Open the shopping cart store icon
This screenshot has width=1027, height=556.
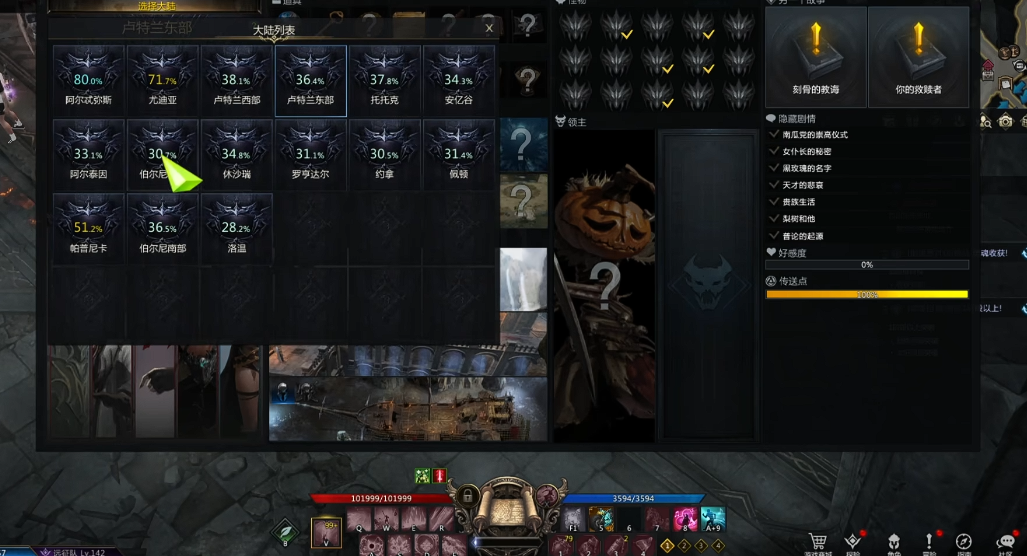818,543
